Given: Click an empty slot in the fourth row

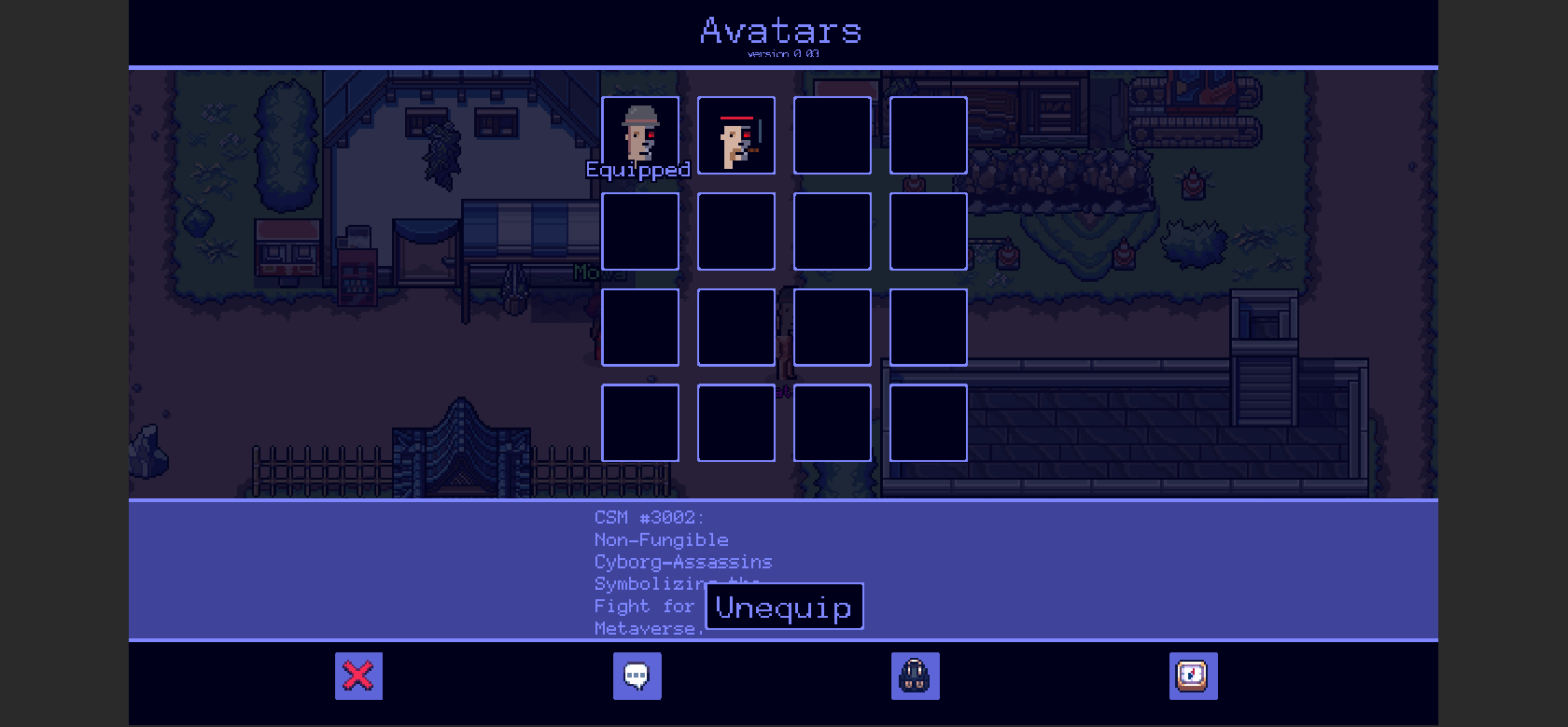Looking at the screenshot, I should click(639, 423).
